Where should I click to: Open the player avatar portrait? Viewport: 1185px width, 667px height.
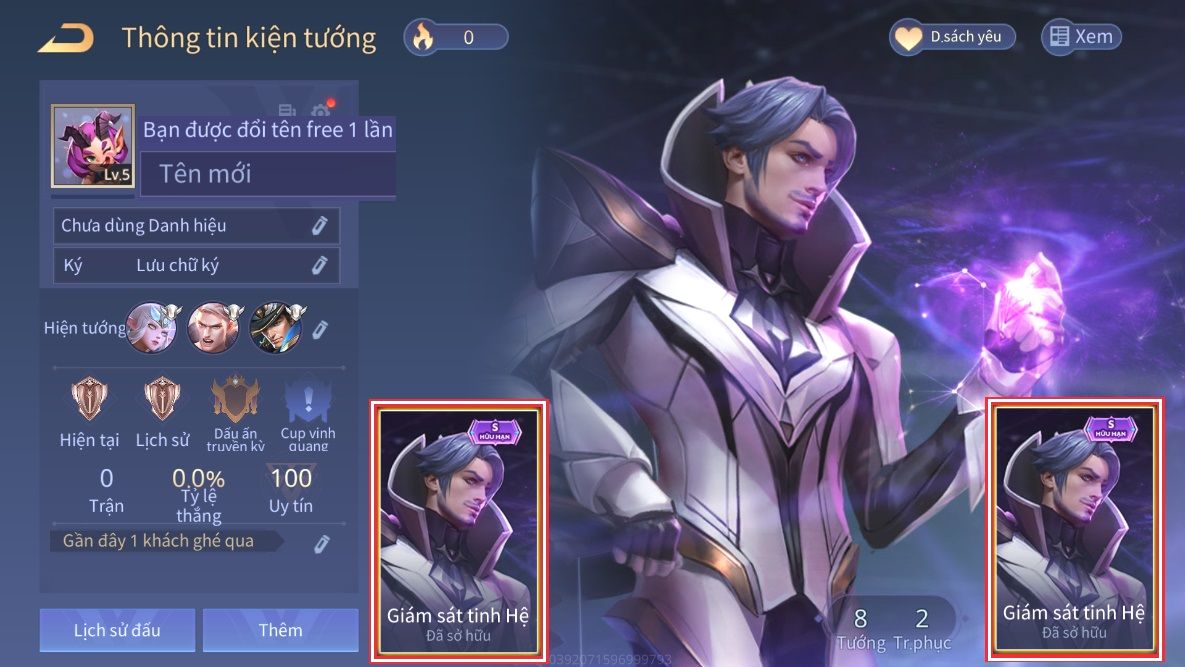pyautogui.click(x=93, y=146)
